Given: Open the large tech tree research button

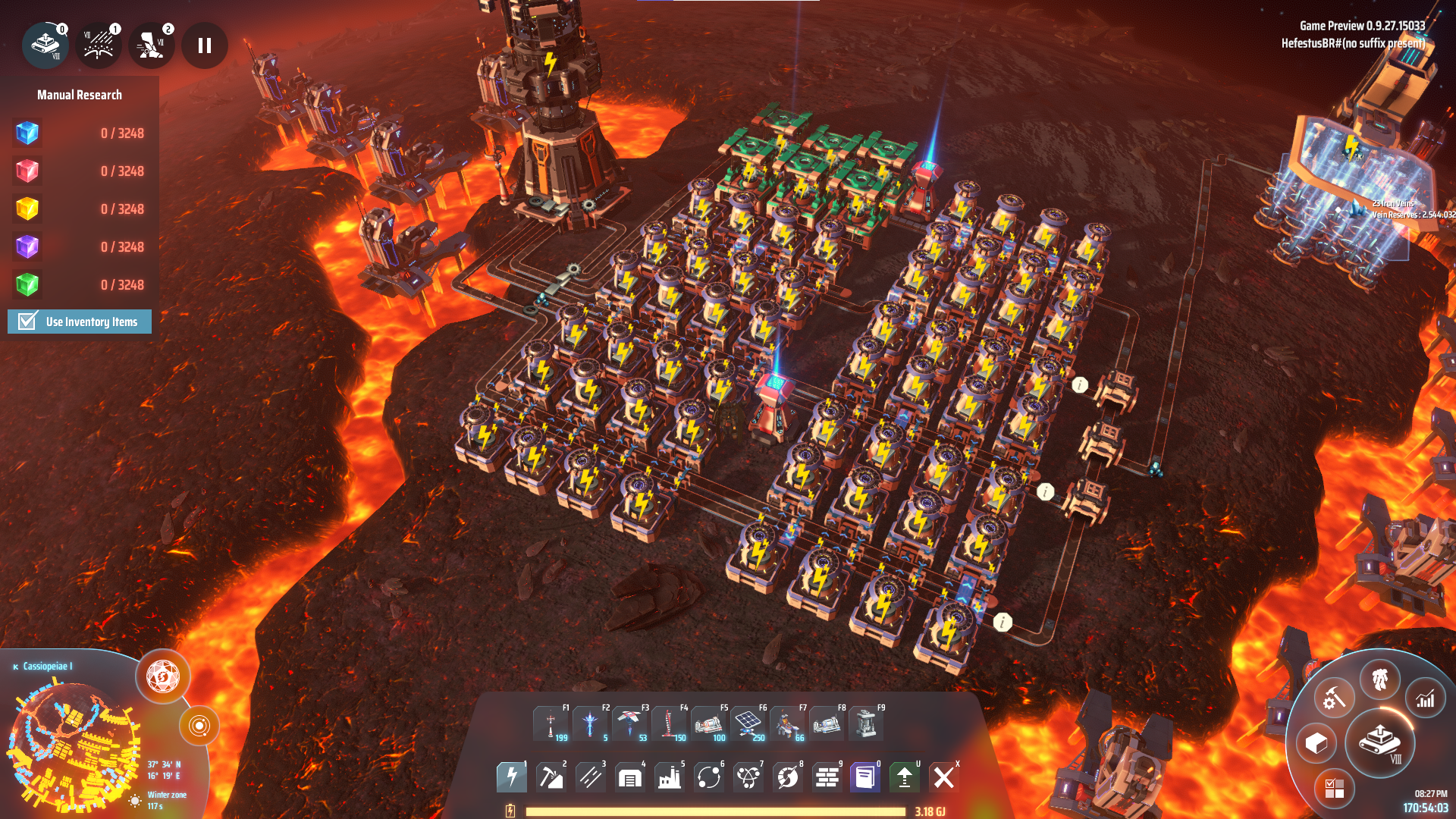Looking at the screenshot, I should [x=1379, y=742].
